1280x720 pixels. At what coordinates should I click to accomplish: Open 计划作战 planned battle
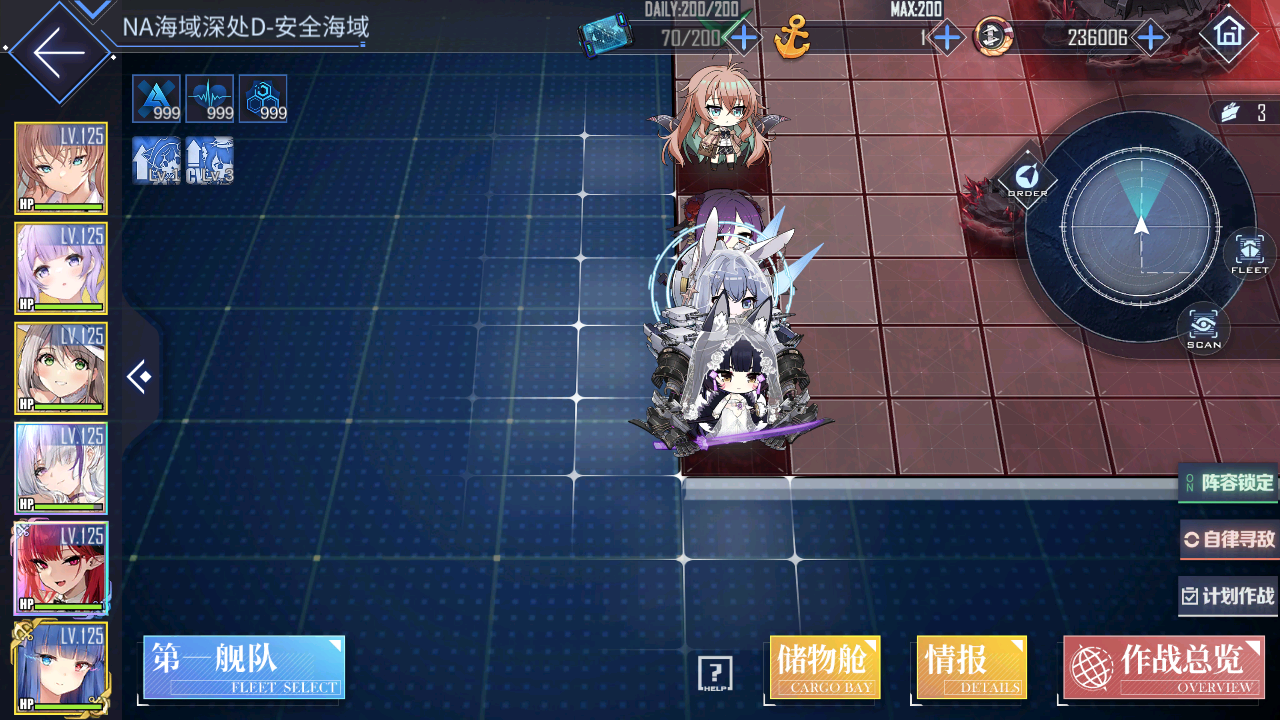click(1229, 597)
